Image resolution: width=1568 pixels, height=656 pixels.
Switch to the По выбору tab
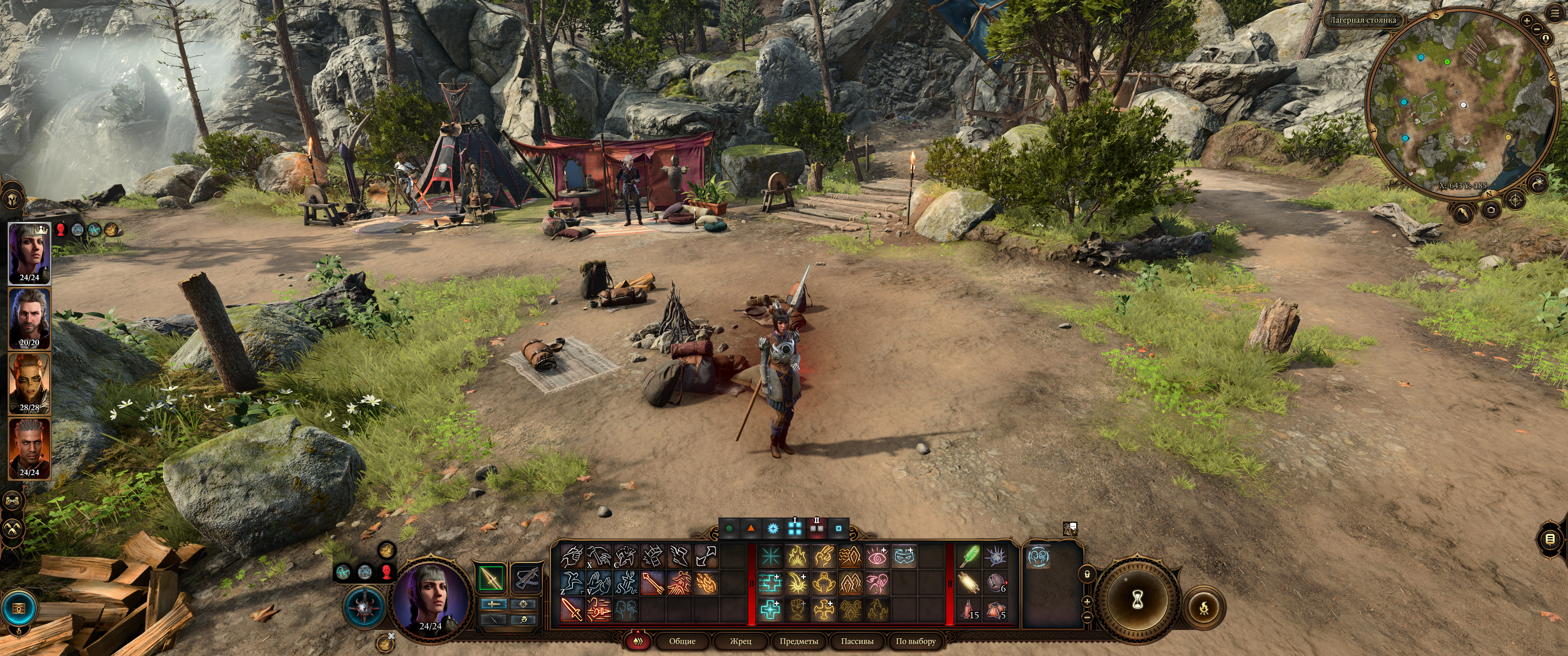pos(915,641)
